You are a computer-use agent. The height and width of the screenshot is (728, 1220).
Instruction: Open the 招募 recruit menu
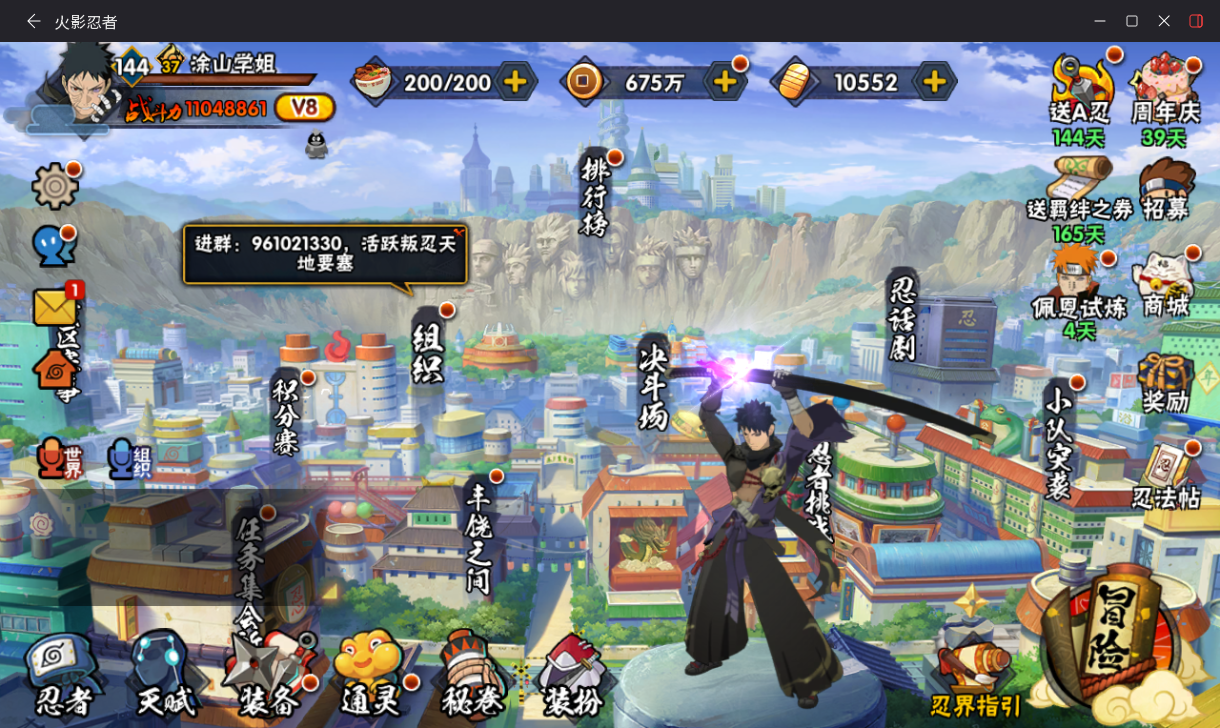[x=1166, y=190]
